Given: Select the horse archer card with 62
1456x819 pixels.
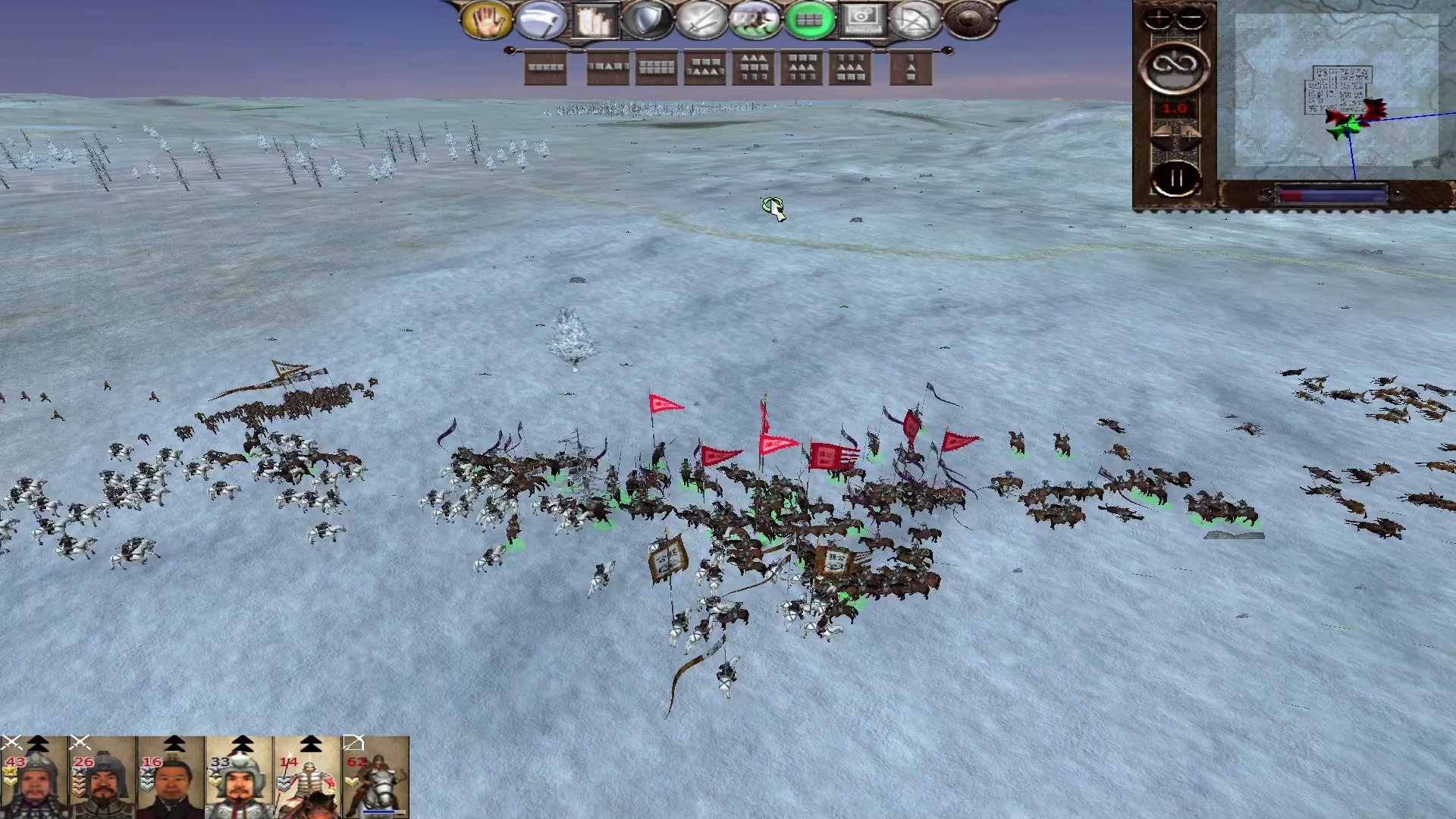Looking at the screenshot, I should (375, 777).
